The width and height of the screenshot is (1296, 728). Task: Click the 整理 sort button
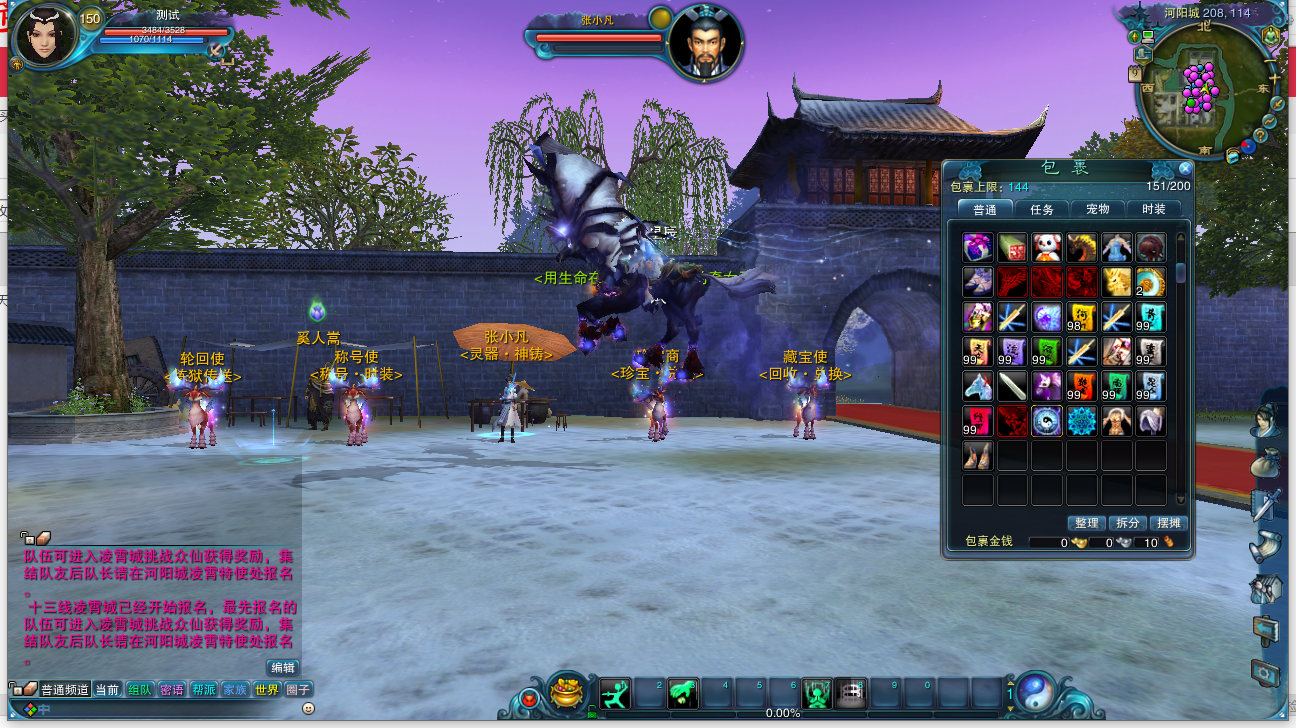1086,523
